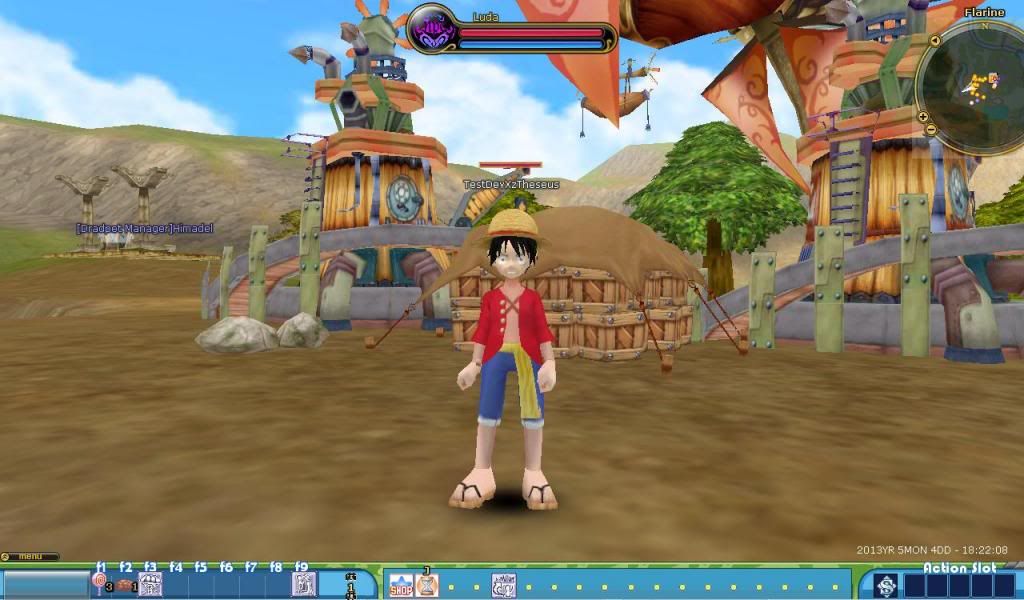Viewport: 1024px width, 600px height.
Task: Click the Action Slot emblem button
Action: point(885,586)
